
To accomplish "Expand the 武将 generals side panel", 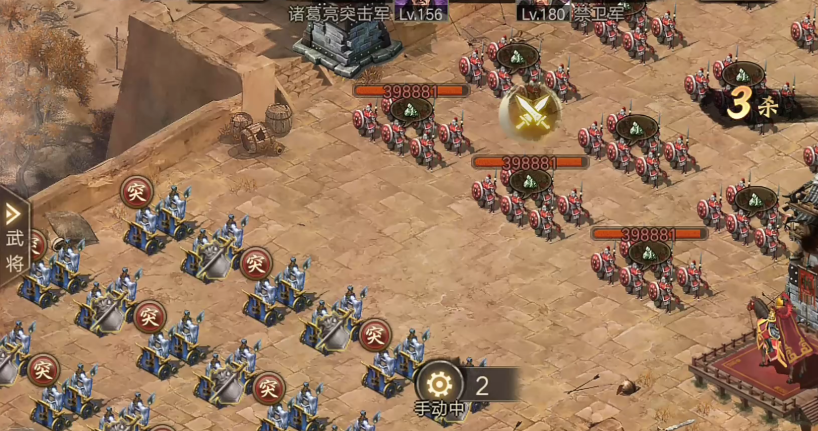I will tap(14, 236).
